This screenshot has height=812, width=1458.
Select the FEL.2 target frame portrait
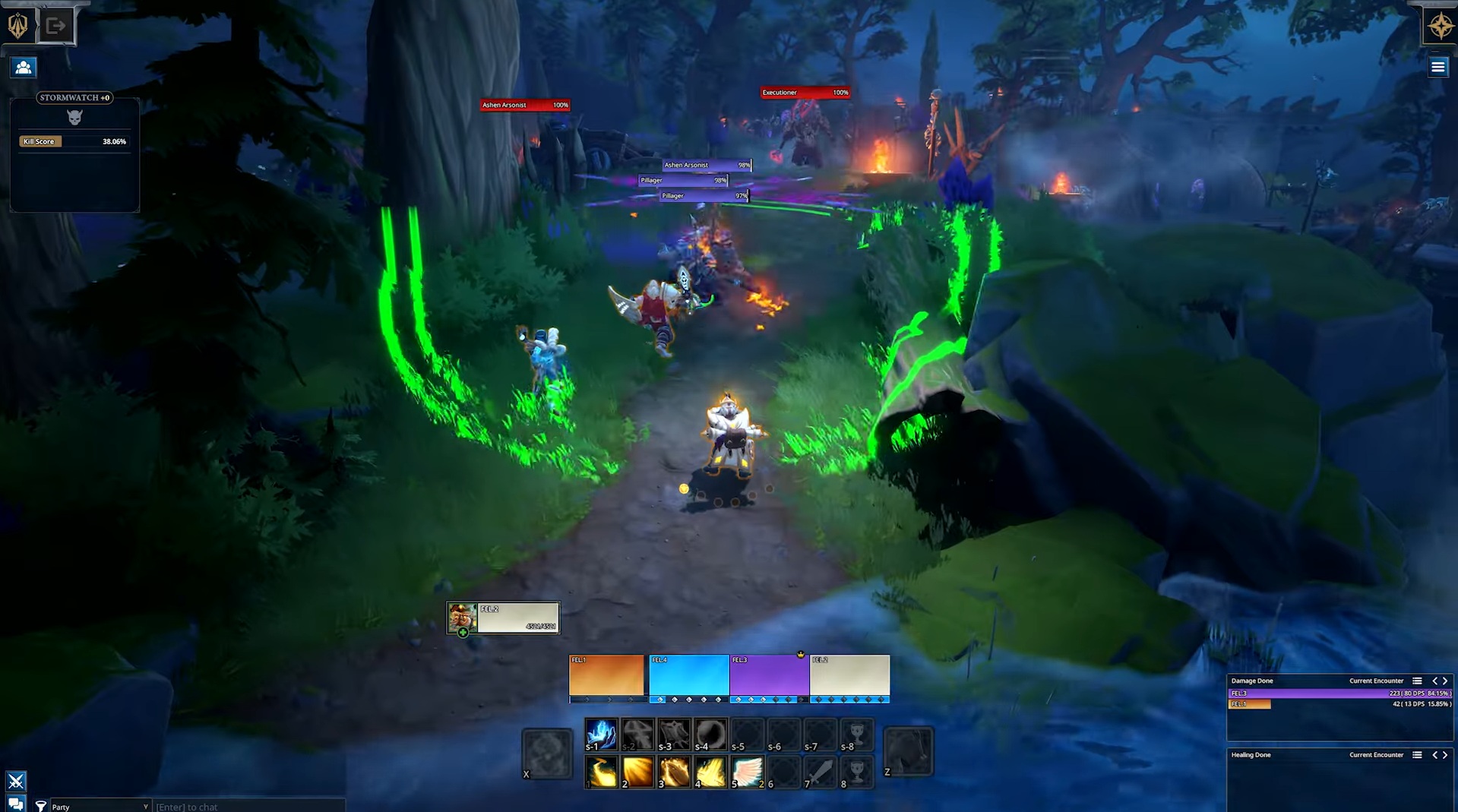tap(462, 618)
